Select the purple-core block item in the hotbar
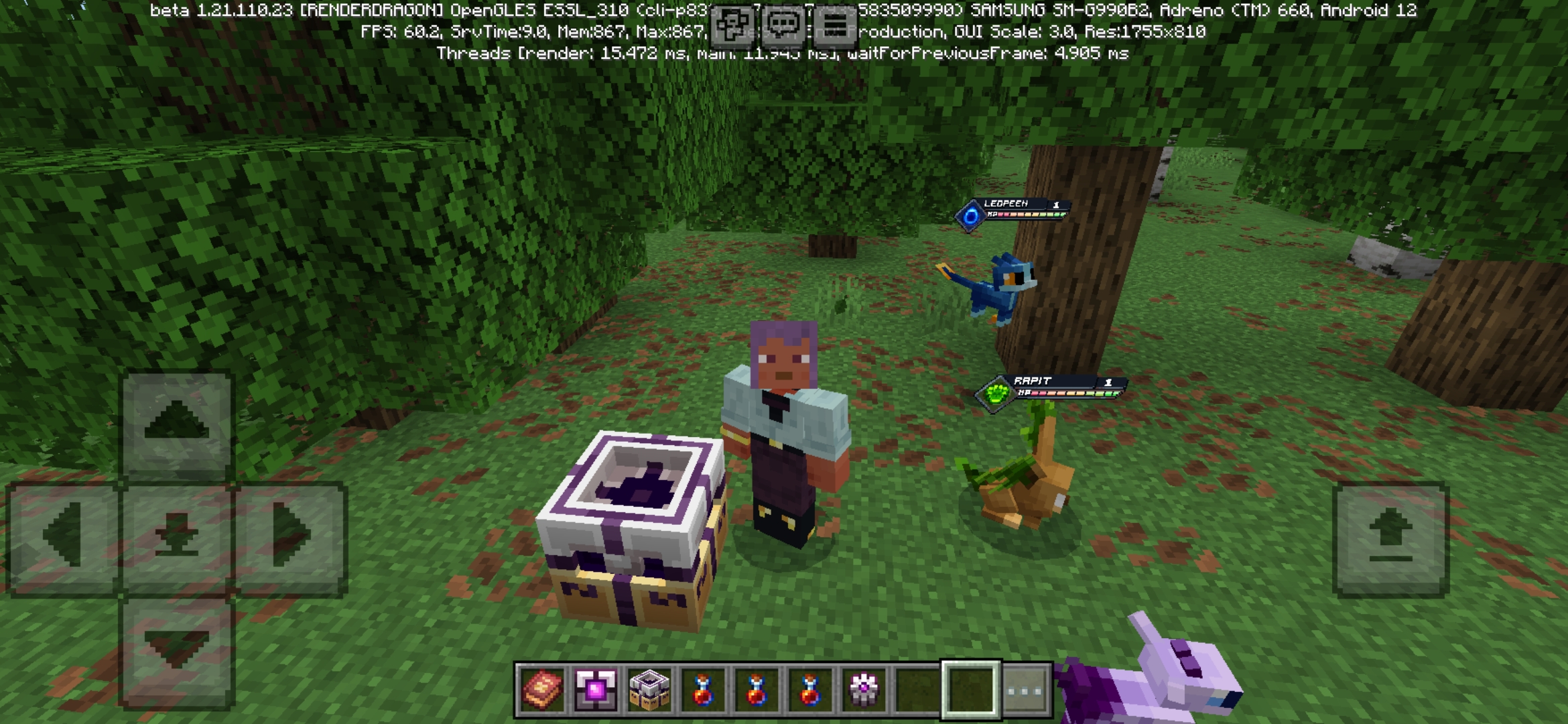 [596, 687]
